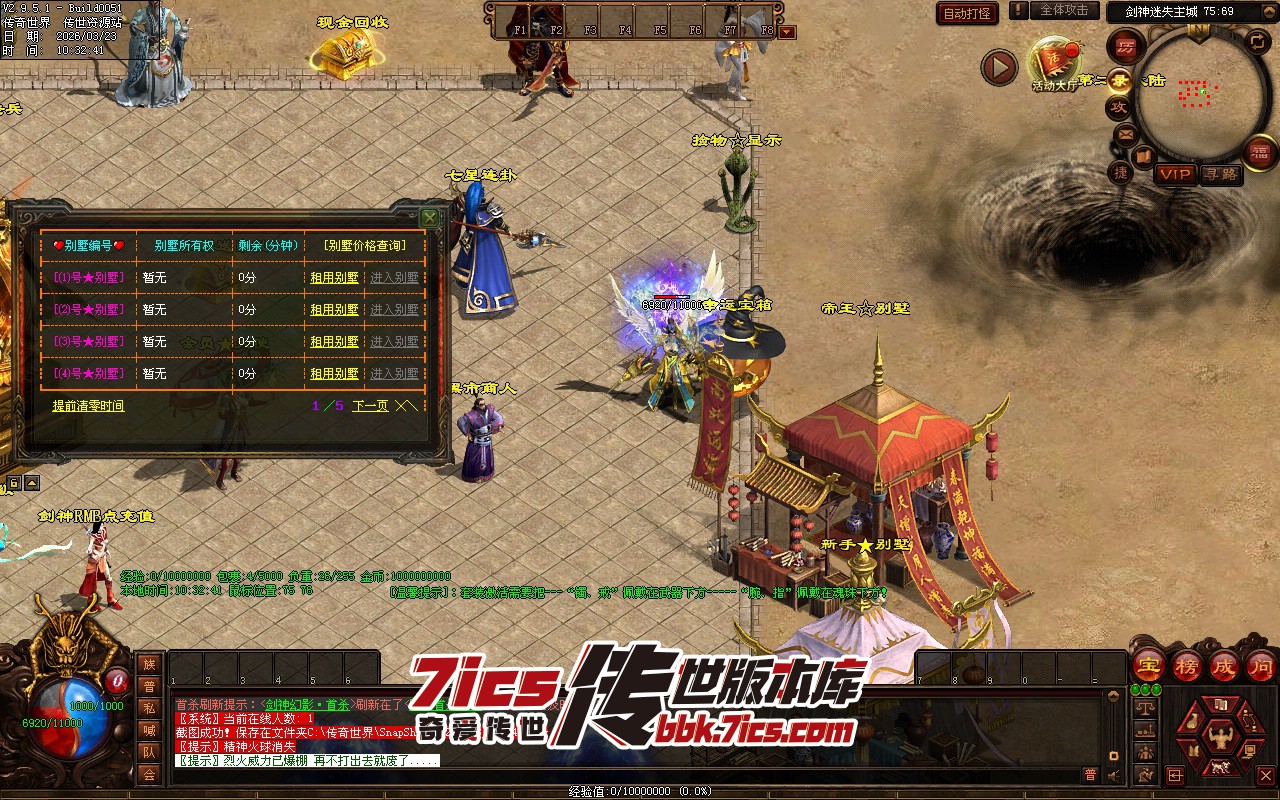Go to next page (下一页) of villas
The width and height of the screenshot is (1280, 800).
coord(370,406)
